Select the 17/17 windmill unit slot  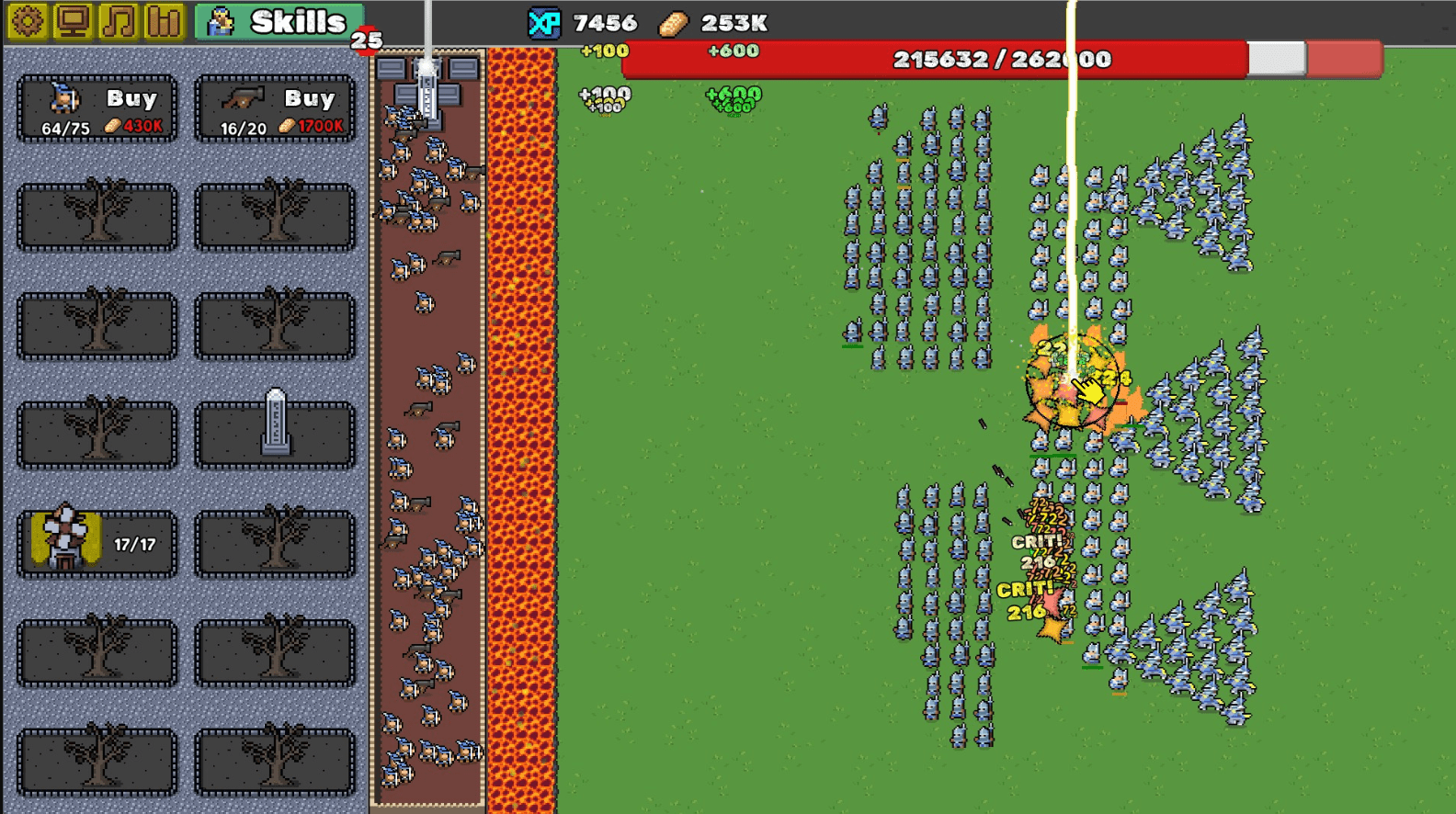tap(95, 542)
